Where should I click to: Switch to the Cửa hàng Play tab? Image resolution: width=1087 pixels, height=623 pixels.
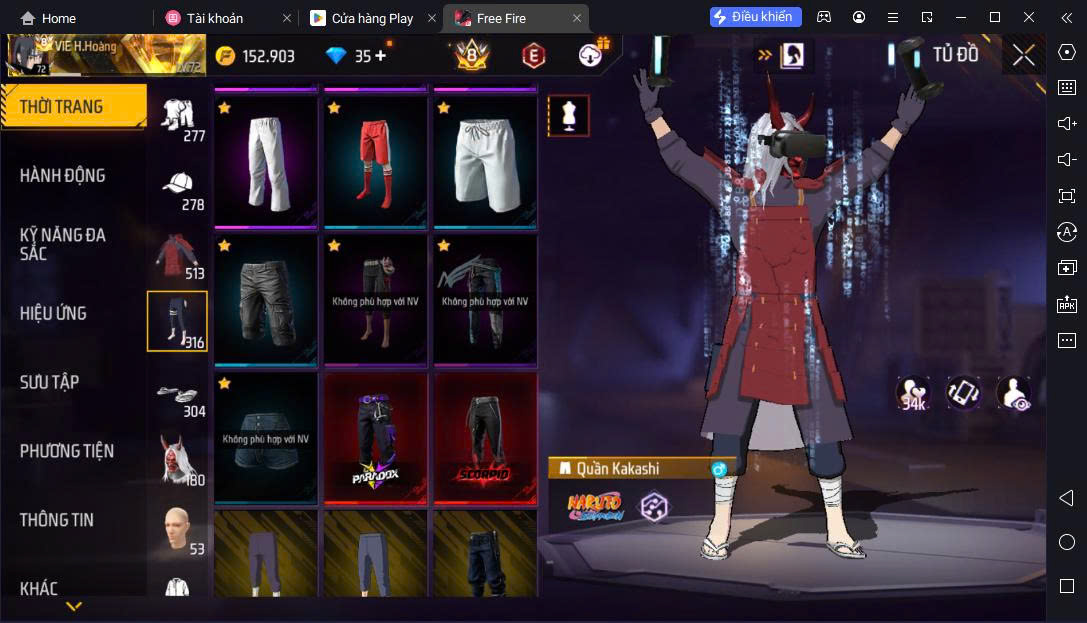(x=372, y=18)
